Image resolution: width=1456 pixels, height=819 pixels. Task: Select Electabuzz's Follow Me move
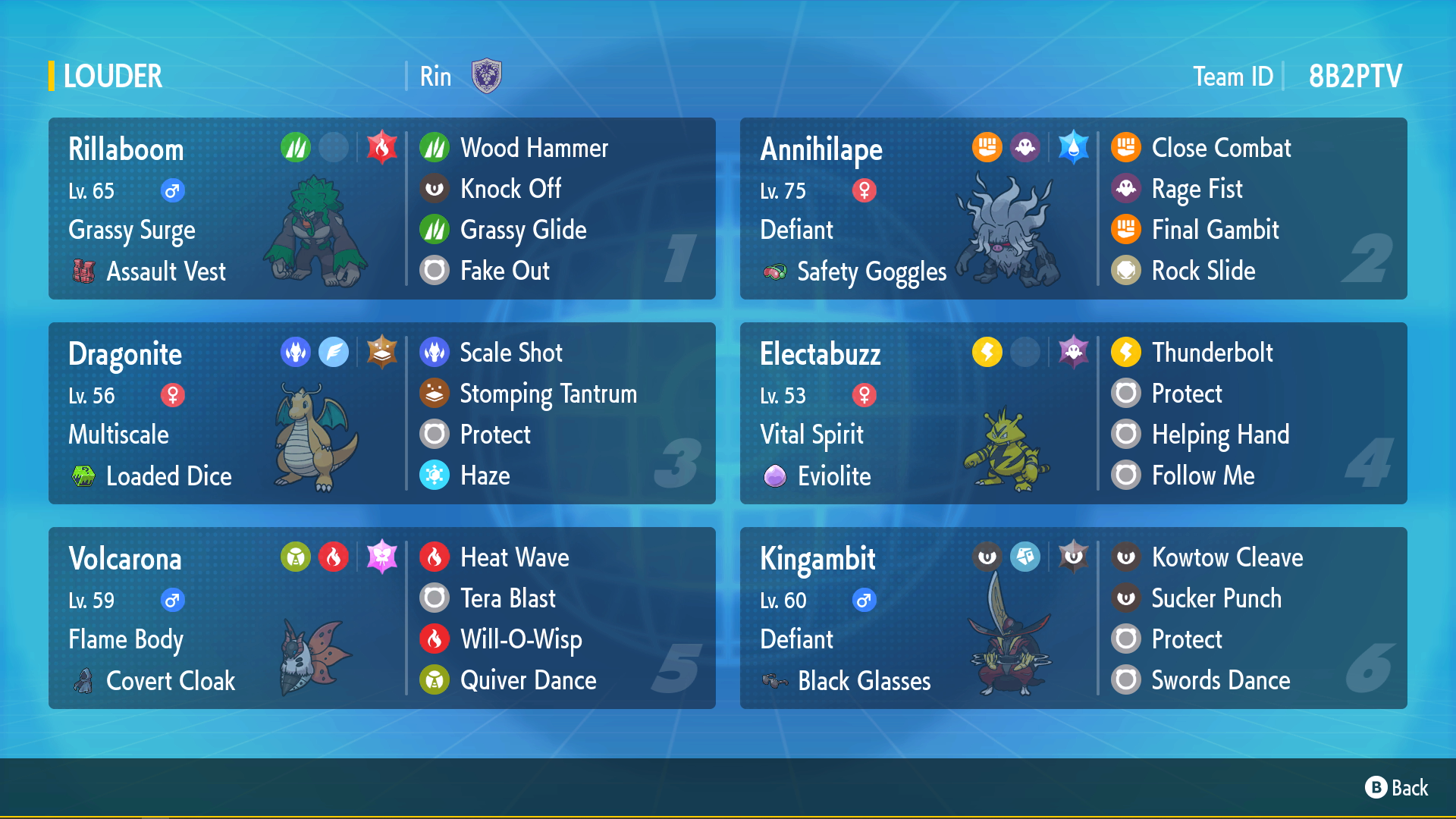[x=1203, y=475]
